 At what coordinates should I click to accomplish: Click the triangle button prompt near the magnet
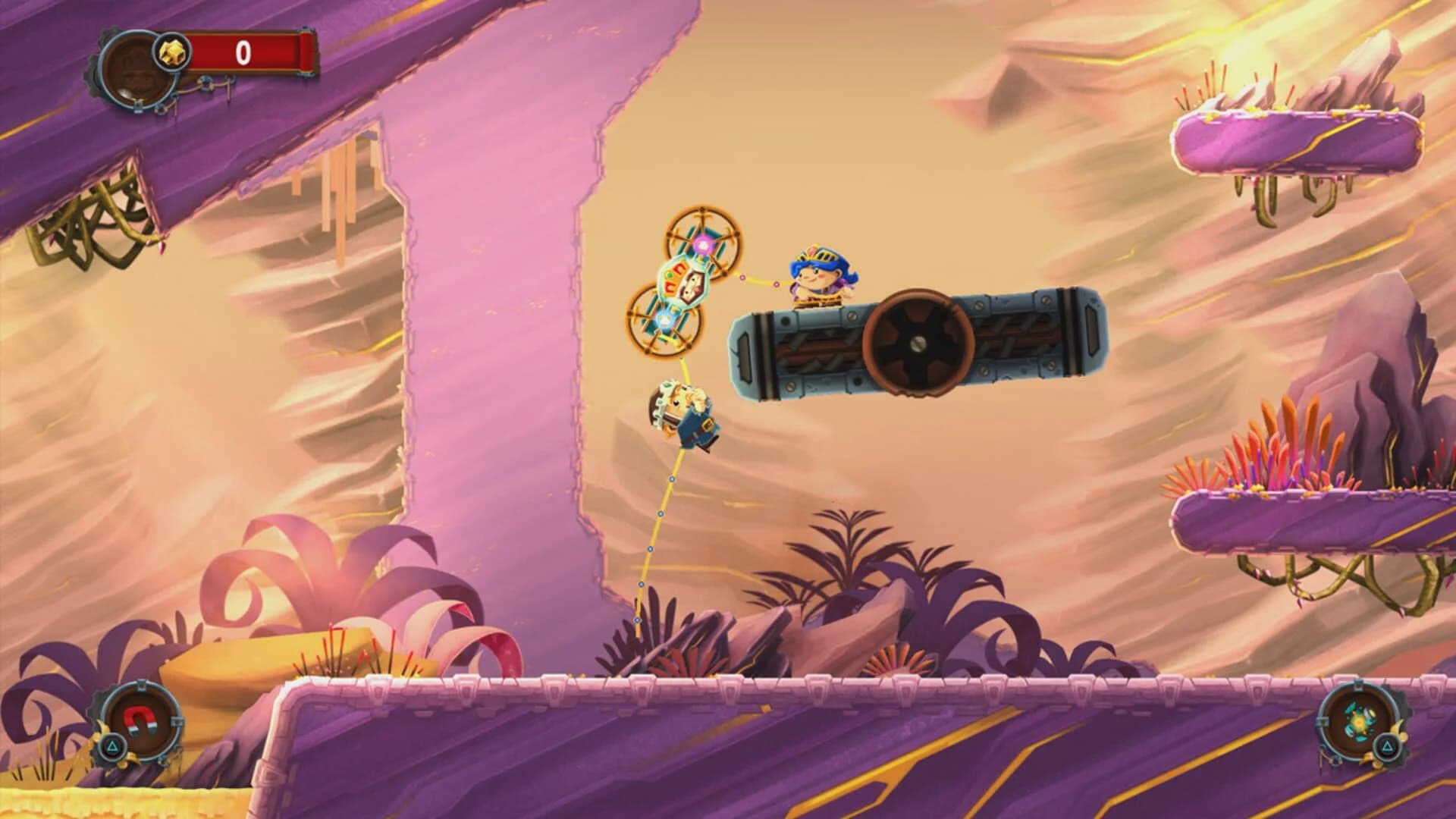pos(112,747)
